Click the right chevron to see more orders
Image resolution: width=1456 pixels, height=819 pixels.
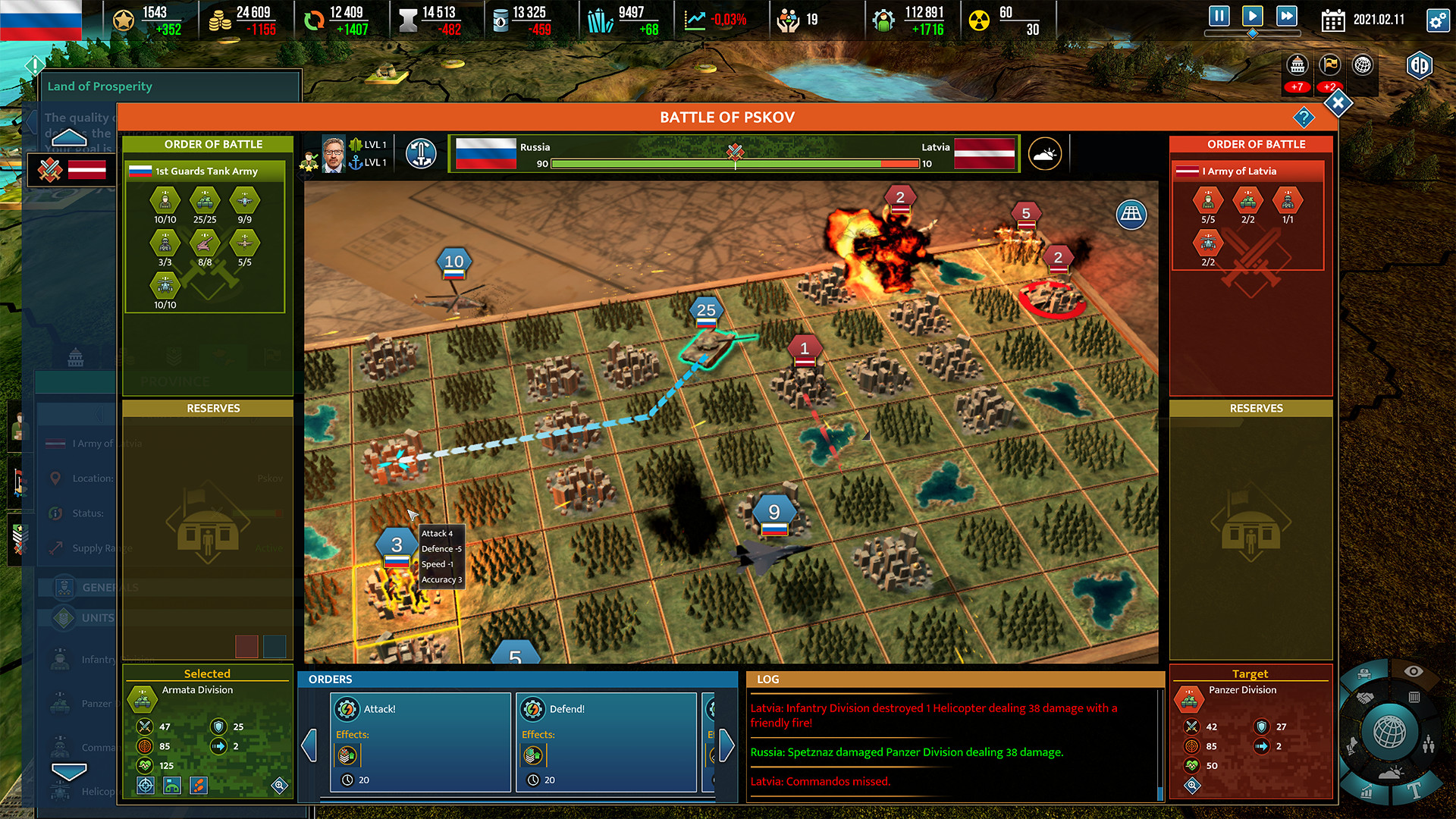(726, 746)
